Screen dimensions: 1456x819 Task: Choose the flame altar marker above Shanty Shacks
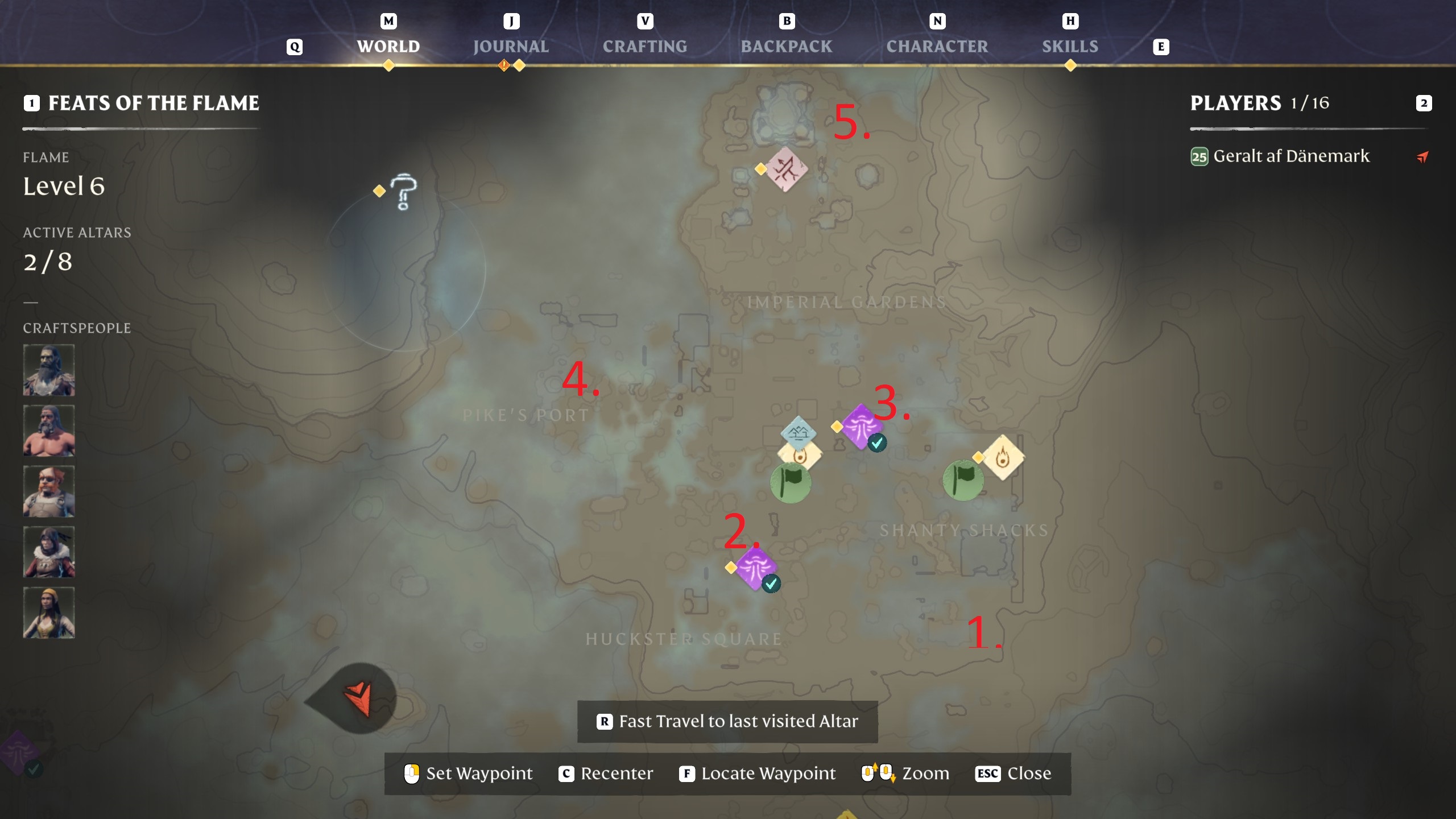(1003, 457)
